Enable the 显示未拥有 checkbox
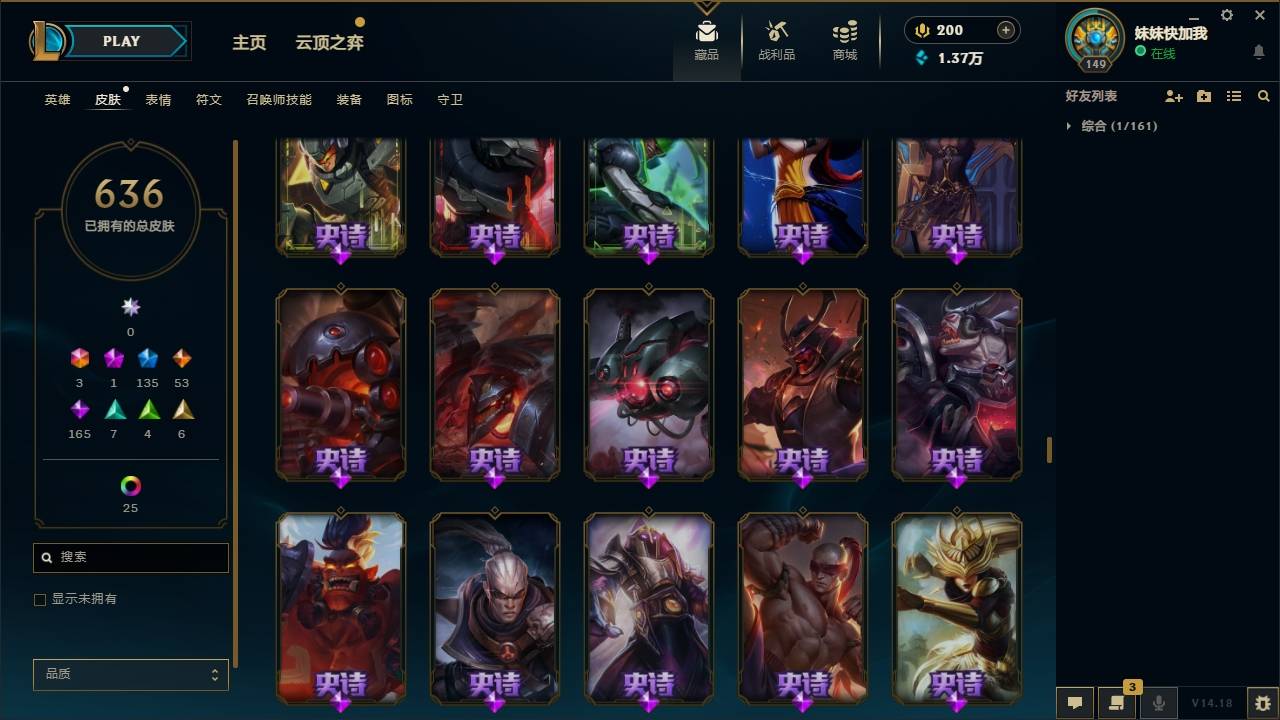 coord(40,599)
